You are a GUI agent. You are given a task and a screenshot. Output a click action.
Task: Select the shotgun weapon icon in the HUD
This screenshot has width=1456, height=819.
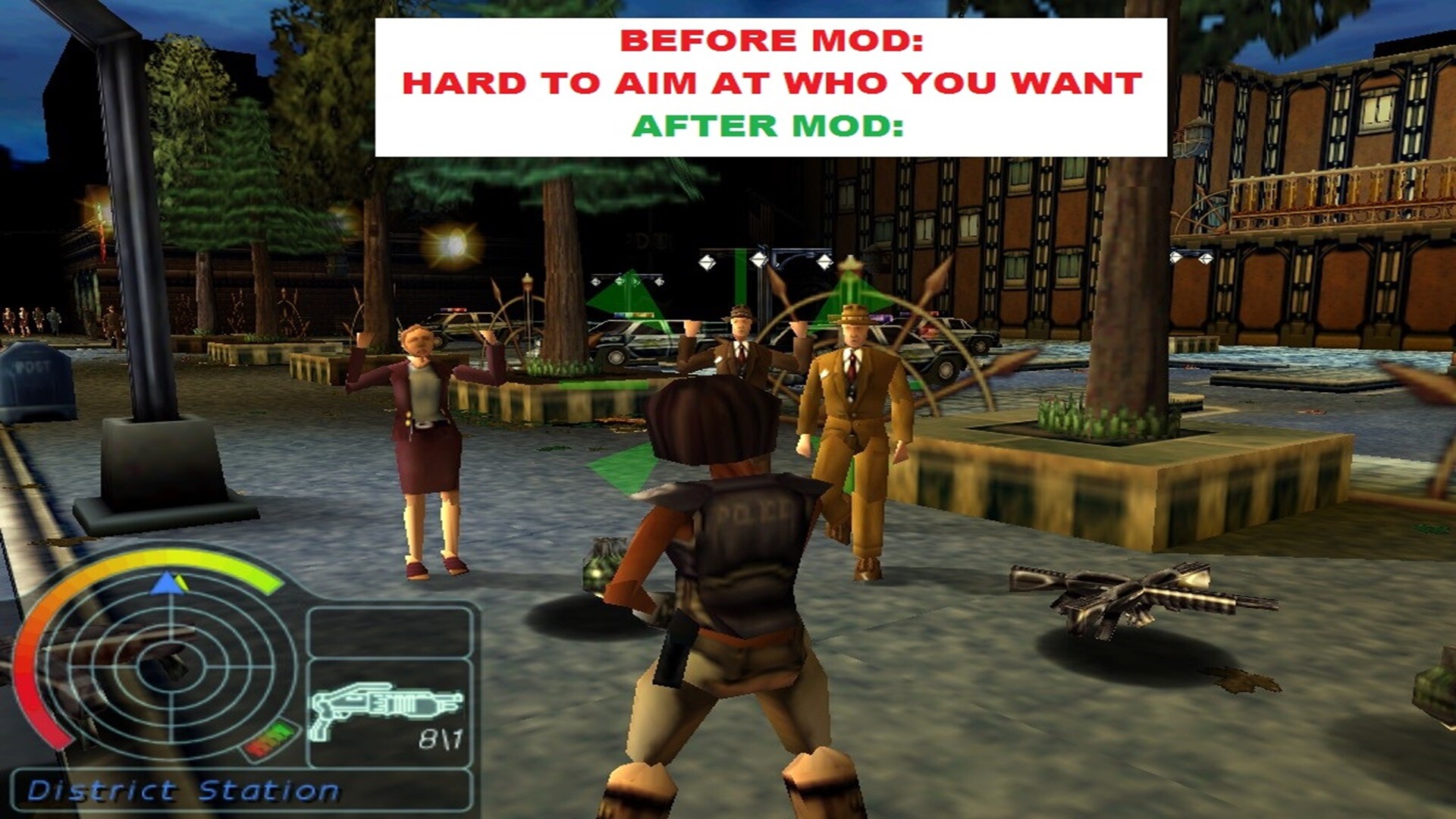point(387,705)
